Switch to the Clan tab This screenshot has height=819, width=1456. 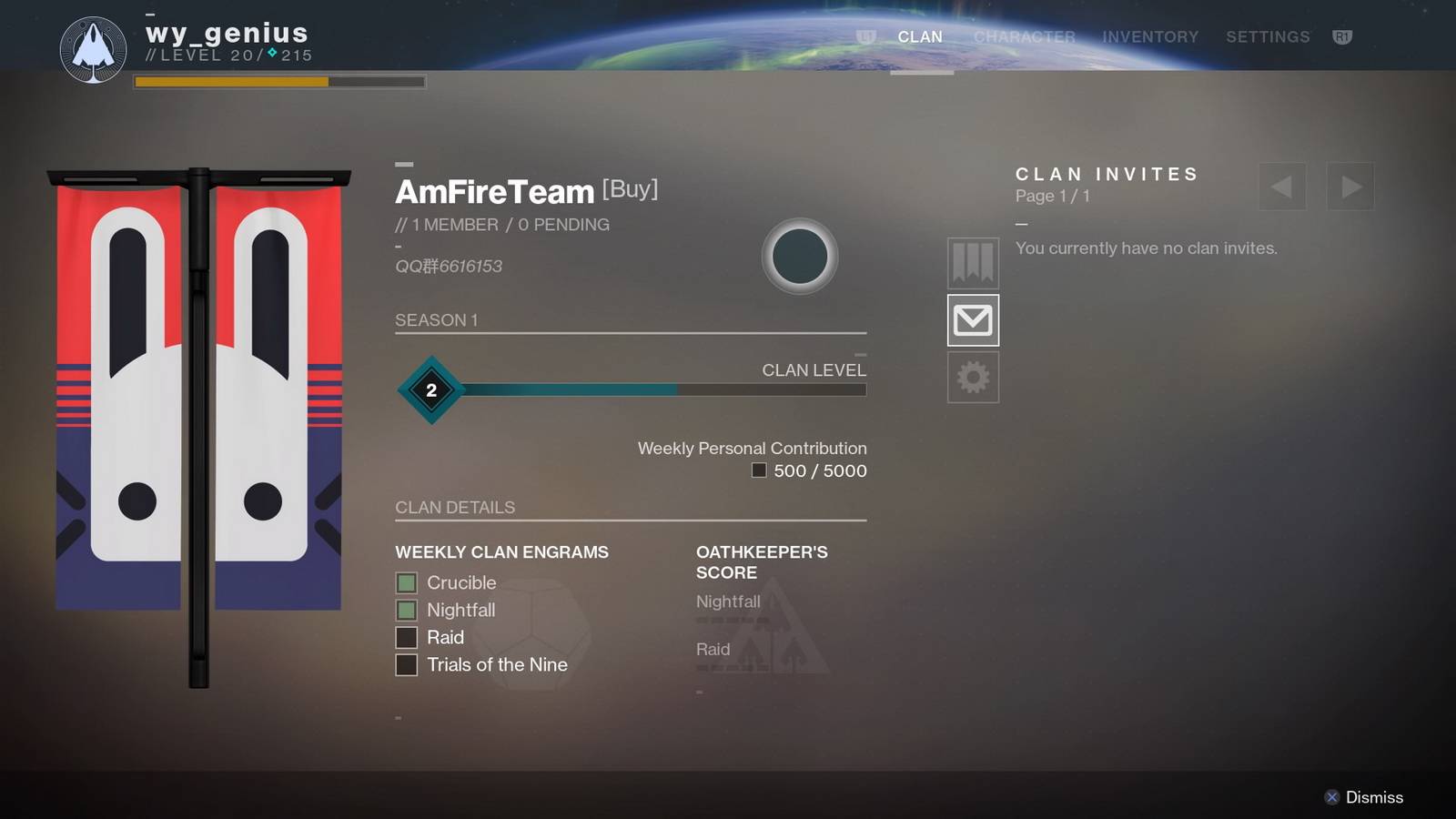pyautogui.click(x=919, y=37)
